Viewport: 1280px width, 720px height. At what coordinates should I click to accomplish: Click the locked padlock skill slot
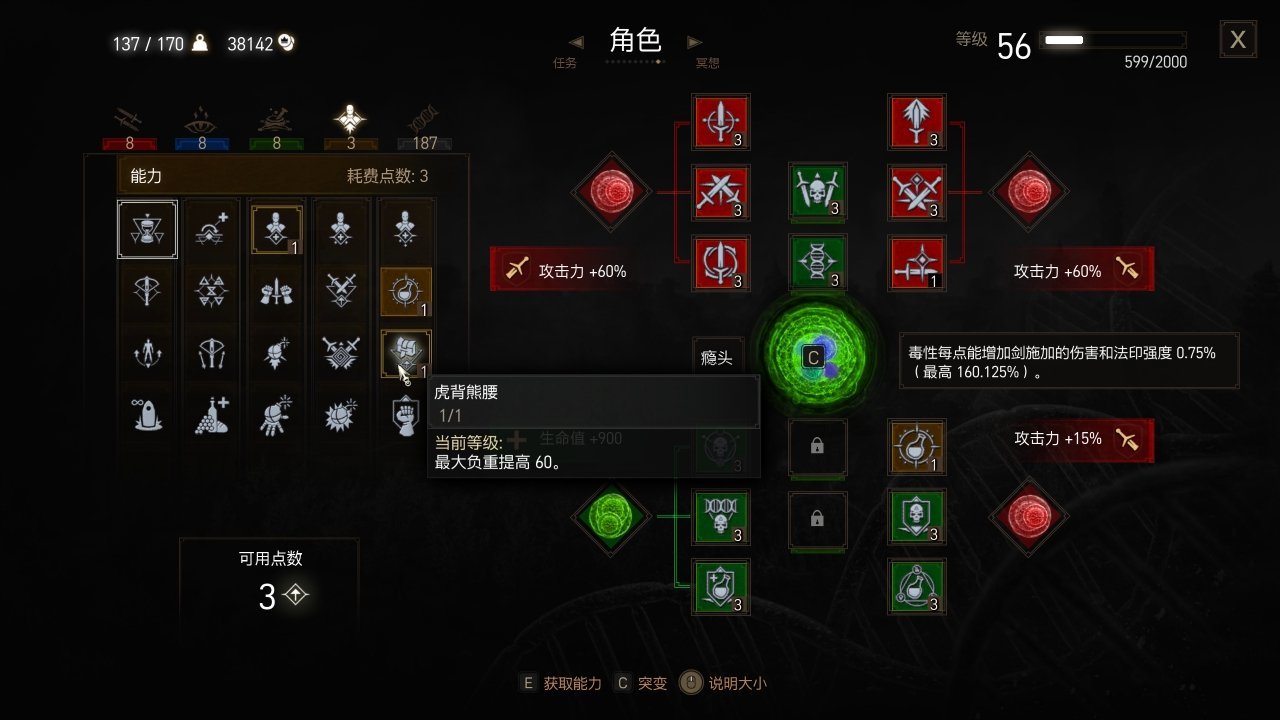818,447
